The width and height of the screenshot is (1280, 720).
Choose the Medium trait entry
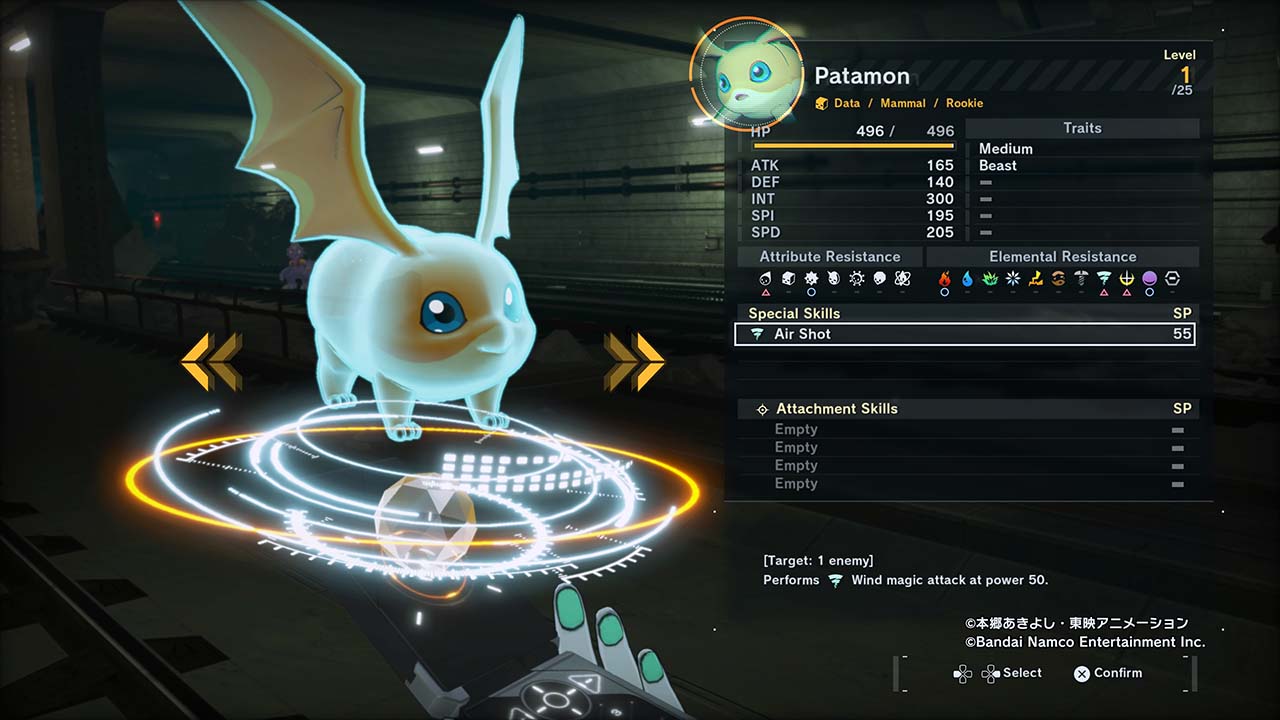pos(1006,149)
